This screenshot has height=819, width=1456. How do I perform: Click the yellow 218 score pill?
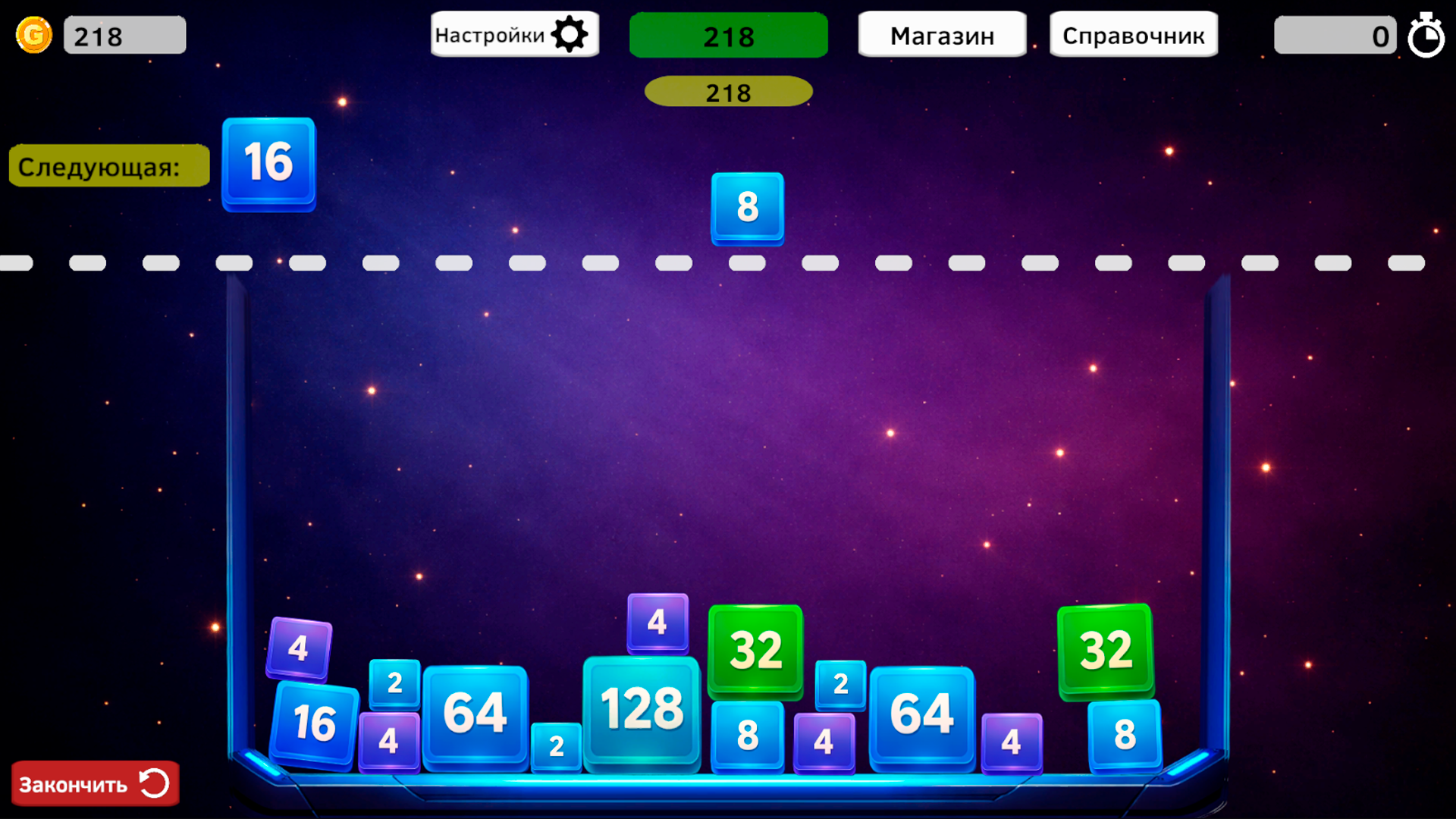(x=728, y=92)
